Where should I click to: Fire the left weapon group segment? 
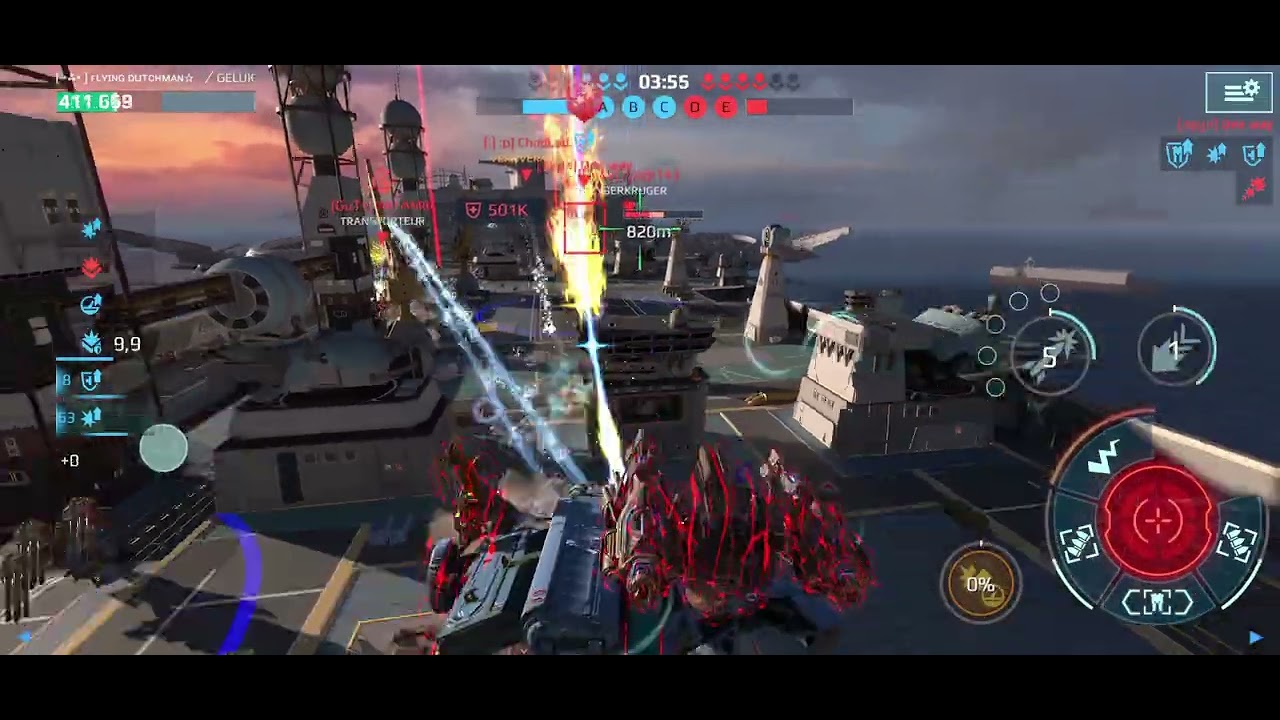[1079, 543]
